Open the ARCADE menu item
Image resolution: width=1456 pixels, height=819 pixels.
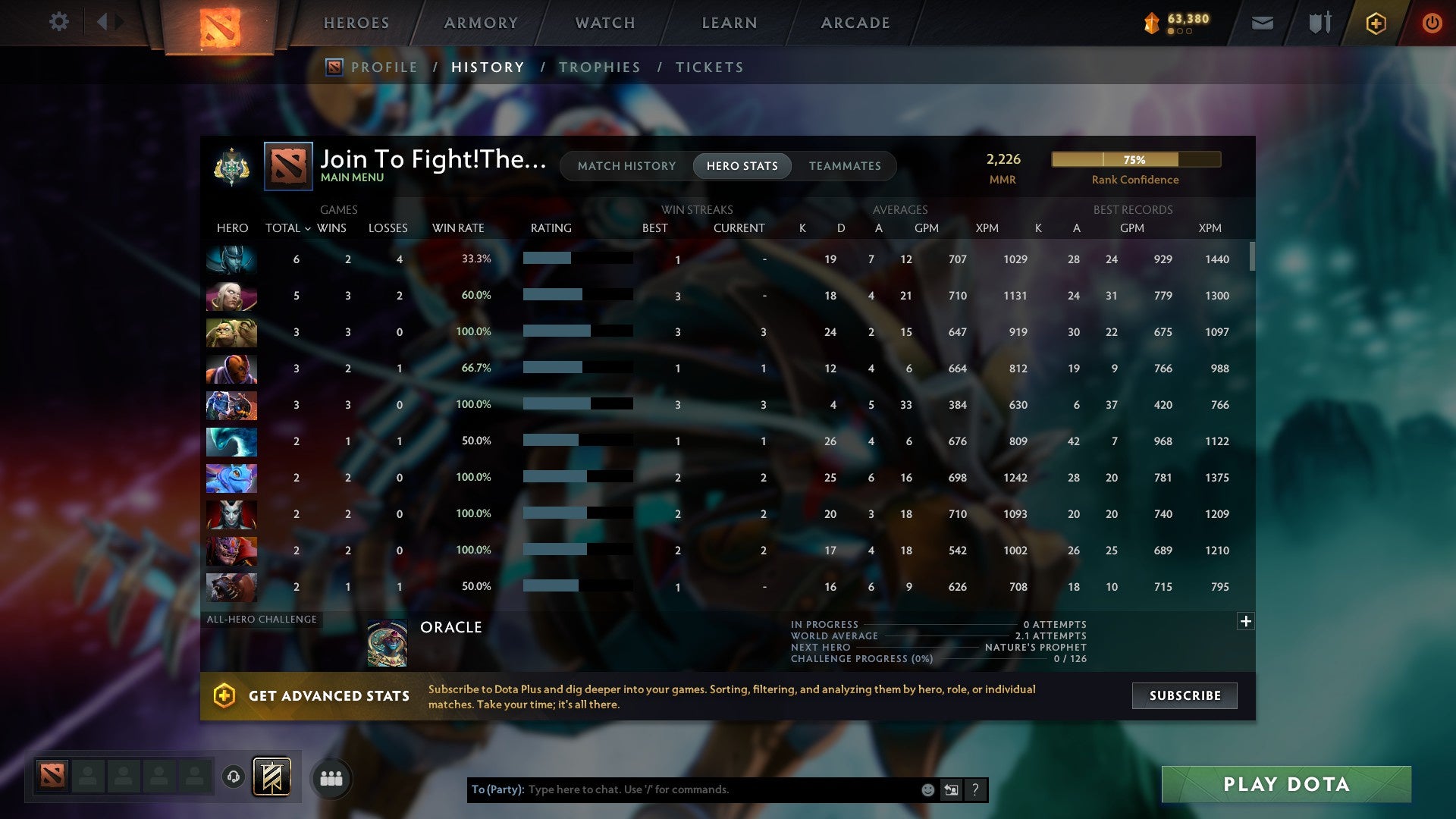pyautogui.click(x=854, y=23)
